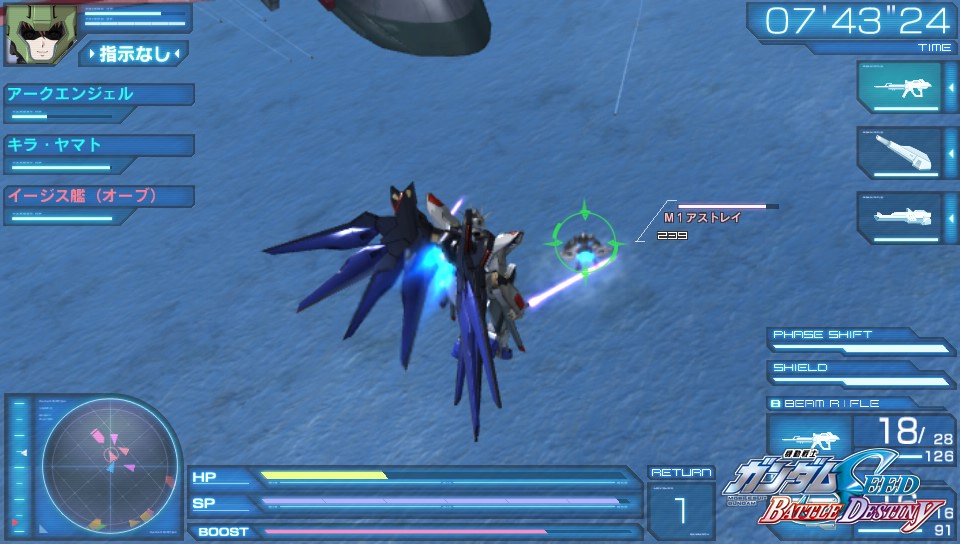Screen dimensions: 960x544
Task: Choose the long rail gun weapon slot
Action: [900, 217]
